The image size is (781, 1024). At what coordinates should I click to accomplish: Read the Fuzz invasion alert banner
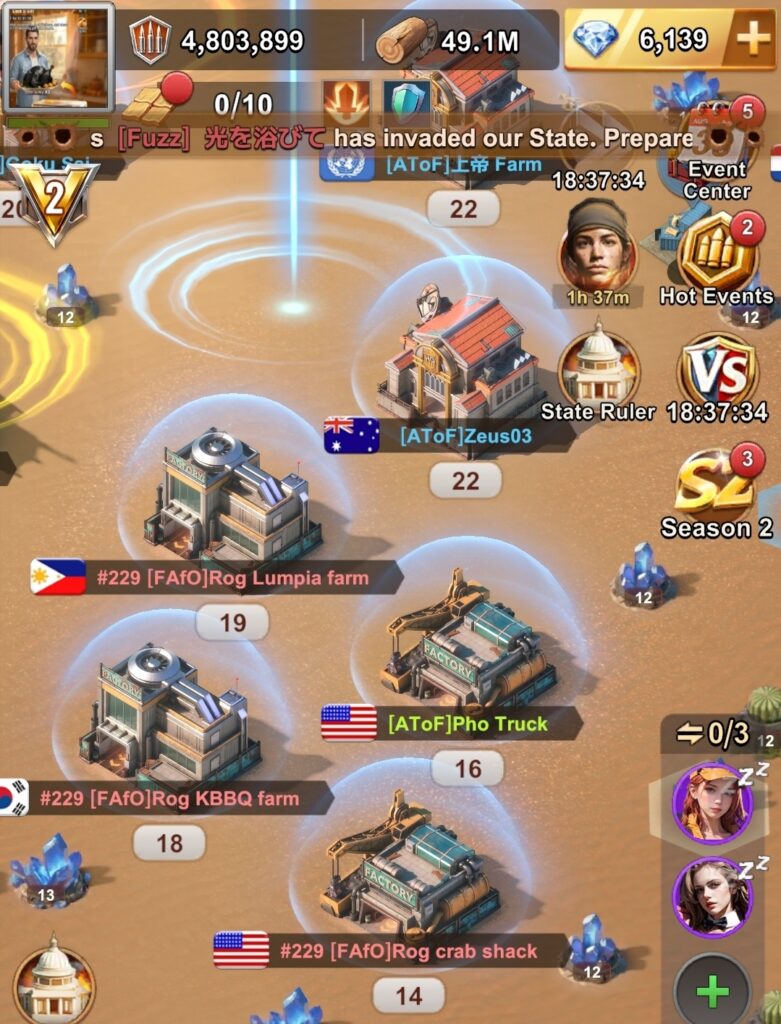click(400, 139)
